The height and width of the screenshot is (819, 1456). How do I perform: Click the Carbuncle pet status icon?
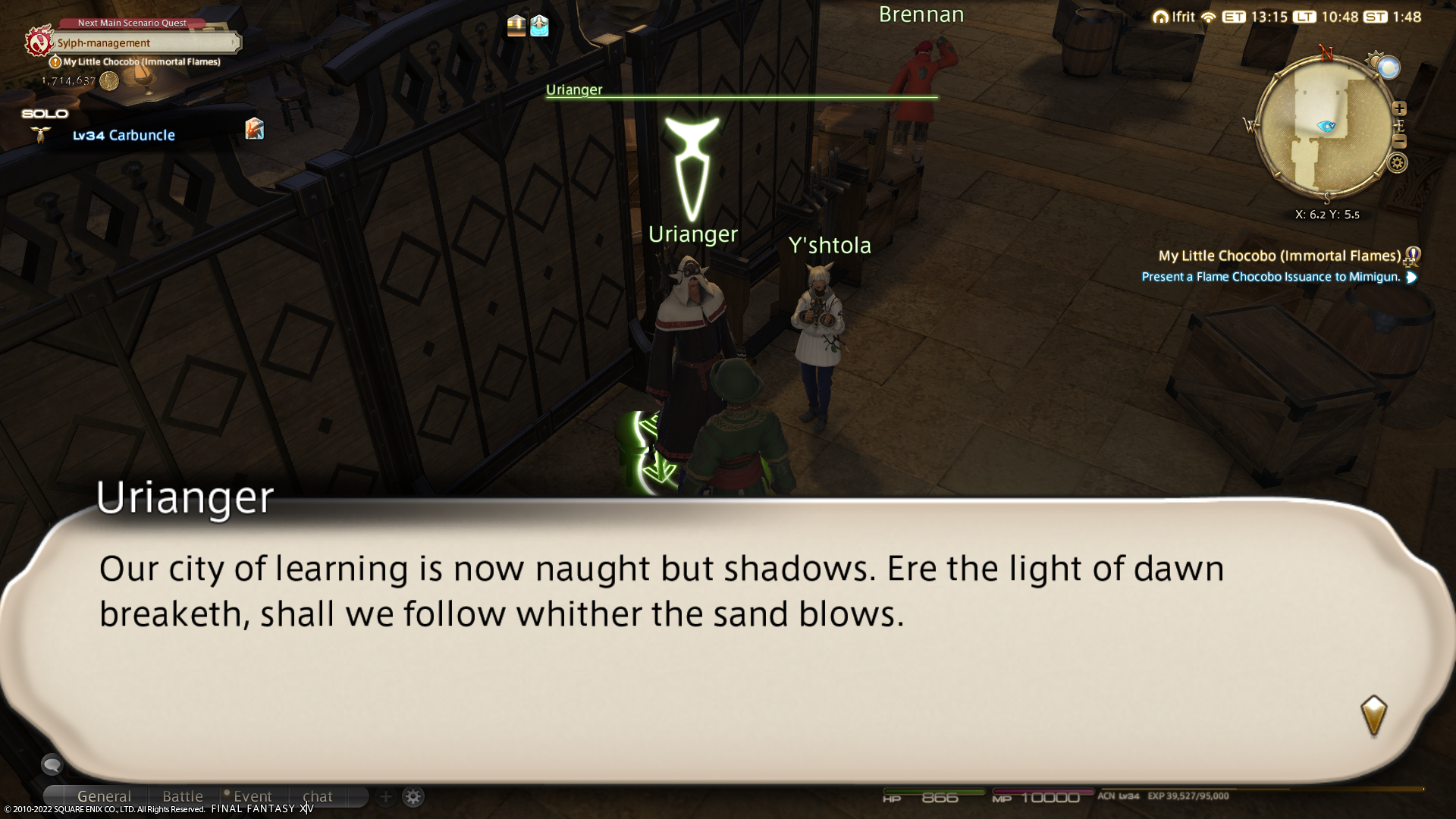coord(255,129)
